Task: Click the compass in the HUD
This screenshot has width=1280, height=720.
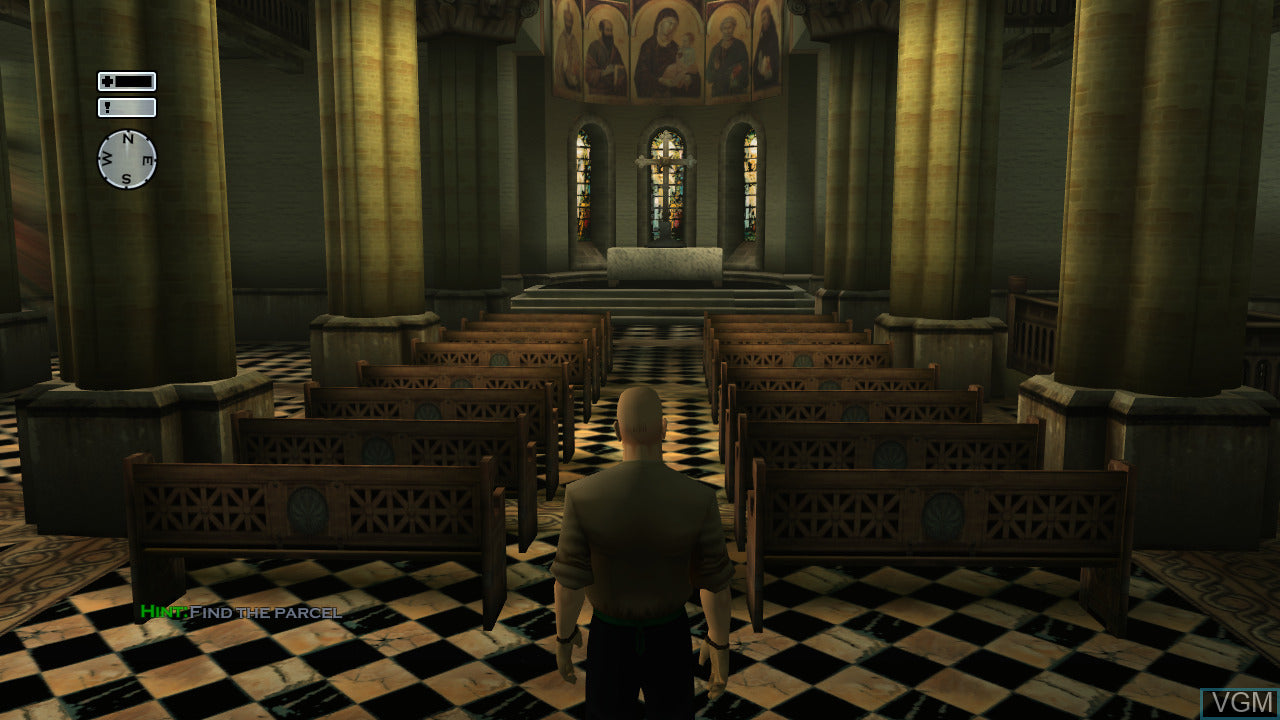Action: [x=127, y=159]
